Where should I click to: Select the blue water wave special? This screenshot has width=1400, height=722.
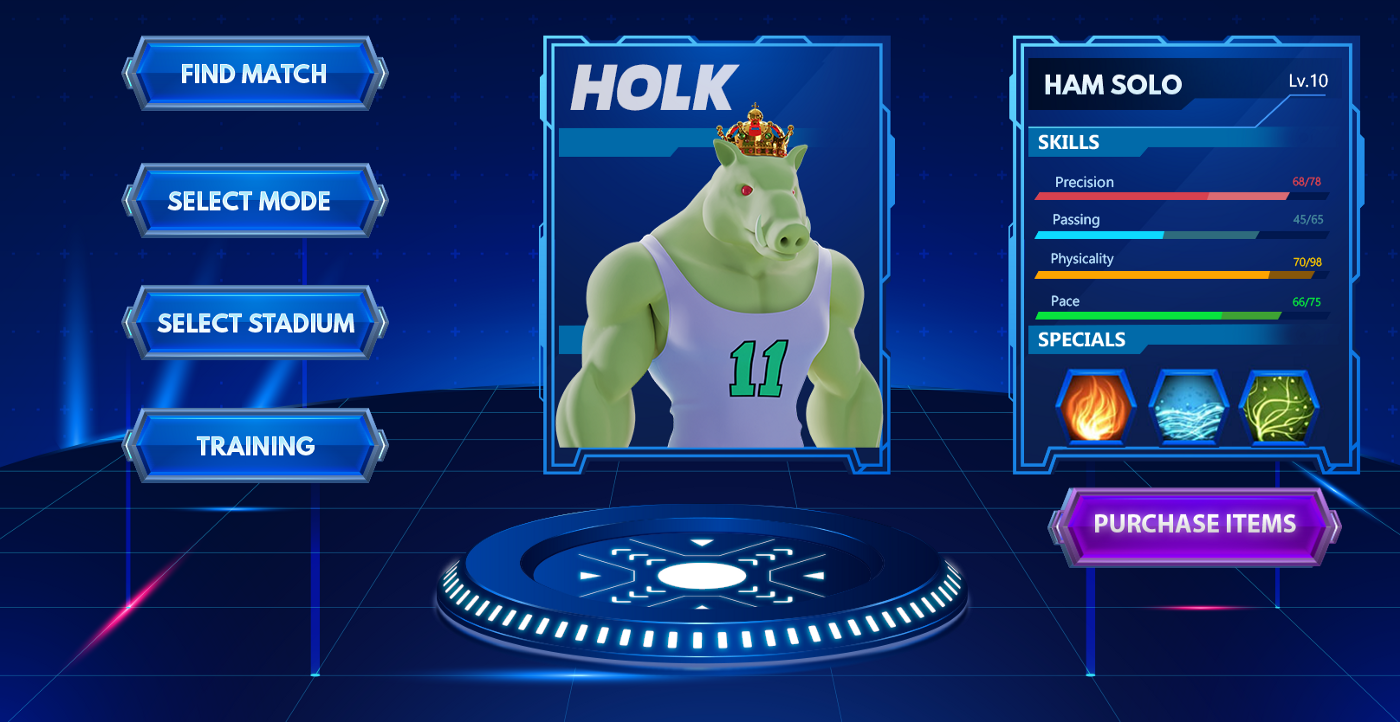click(x=1187, y=408)
